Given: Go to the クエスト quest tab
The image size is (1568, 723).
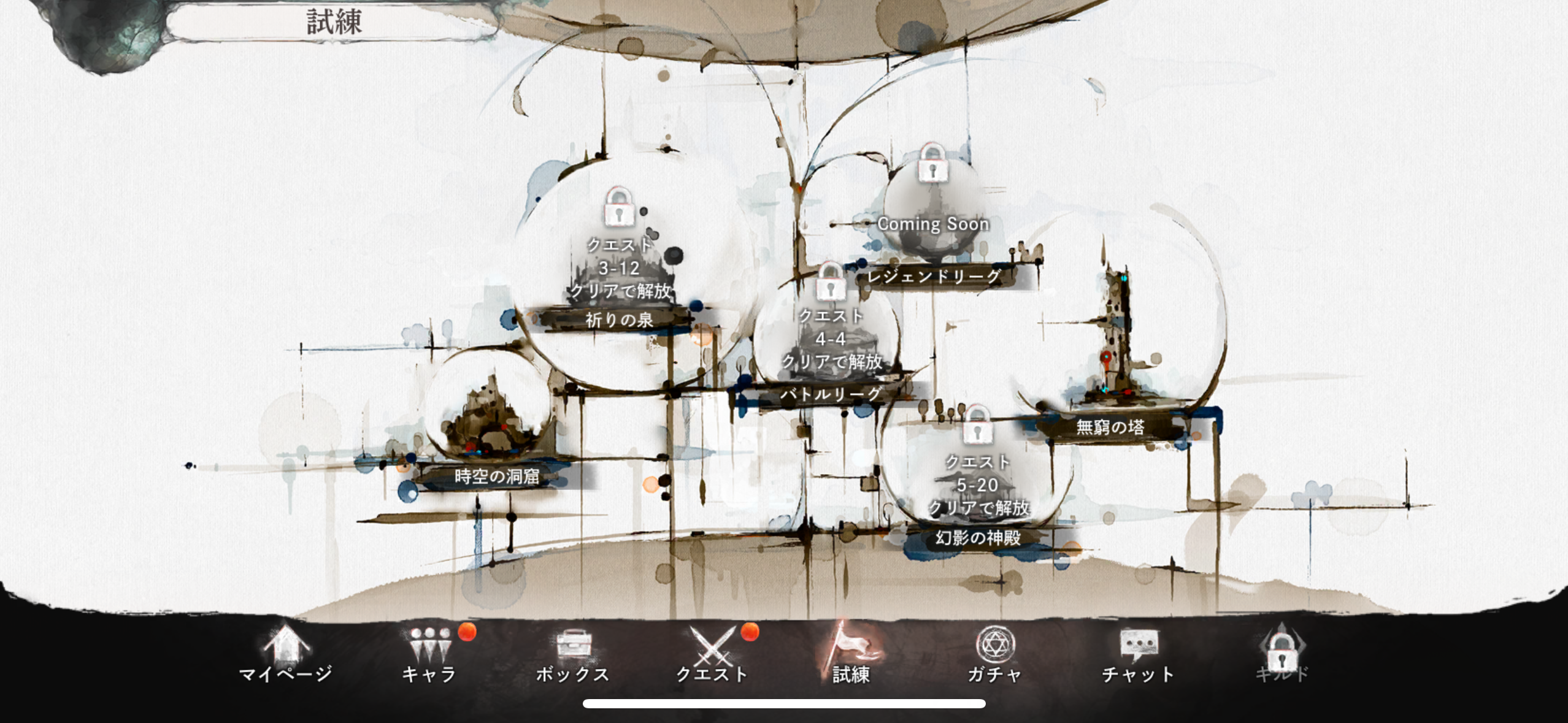Looking at the screenshot, I should [712, 654].
